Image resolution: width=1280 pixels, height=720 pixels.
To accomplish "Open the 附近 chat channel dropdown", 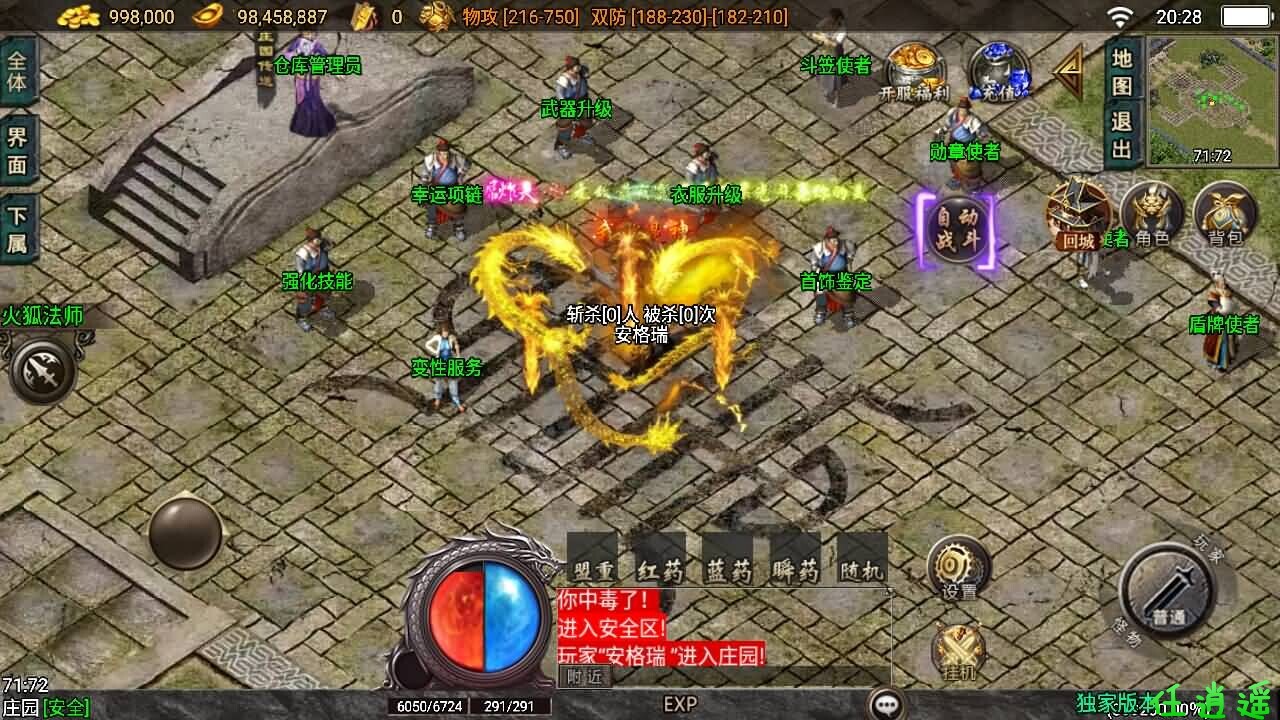I will tap(583, 677).
